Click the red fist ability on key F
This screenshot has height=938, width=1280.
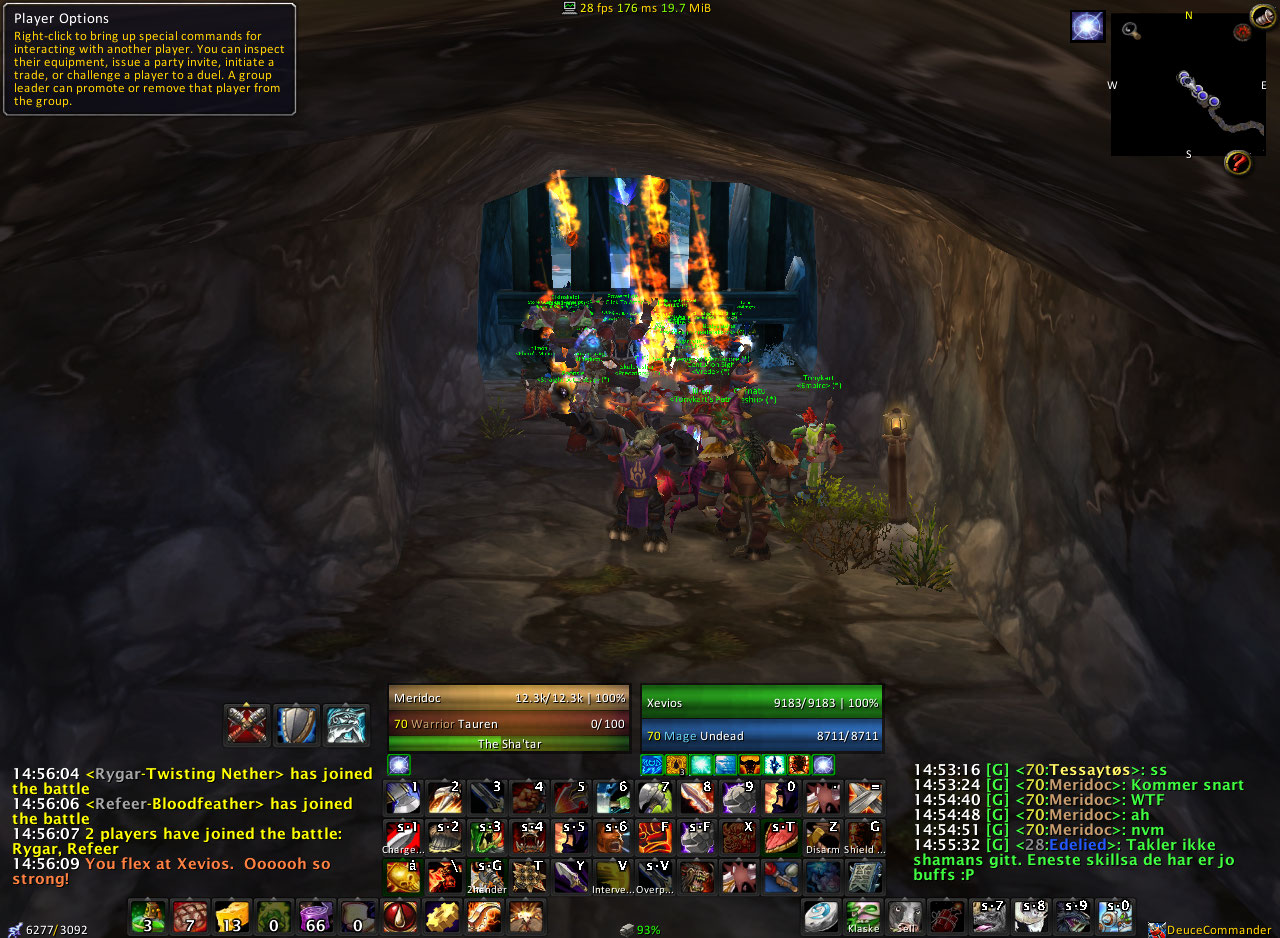(x=654, y=837)
